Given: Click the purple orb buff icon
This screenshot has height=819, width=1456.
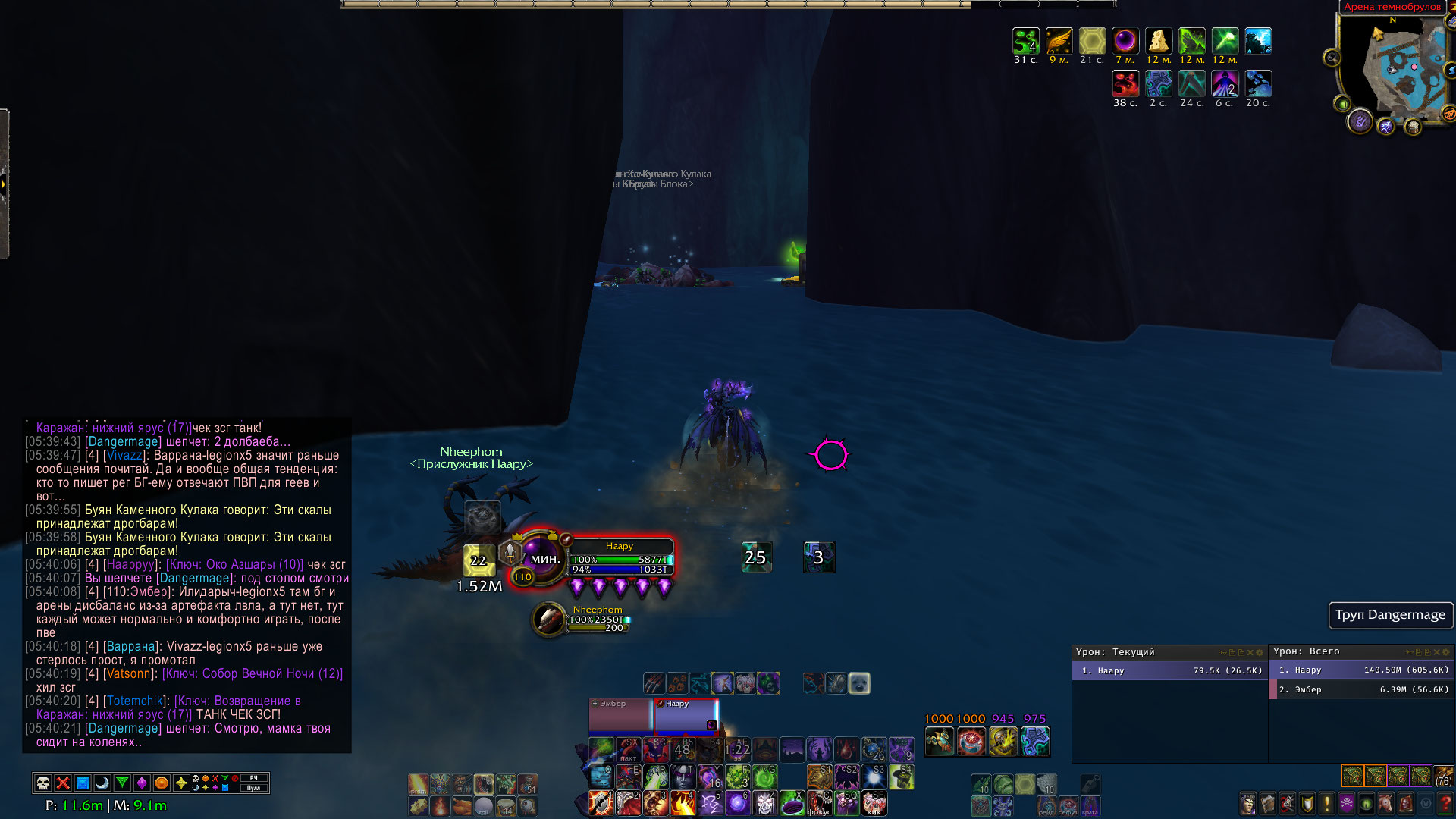Looking at the screenshot, I should (x=1125, y=41).
